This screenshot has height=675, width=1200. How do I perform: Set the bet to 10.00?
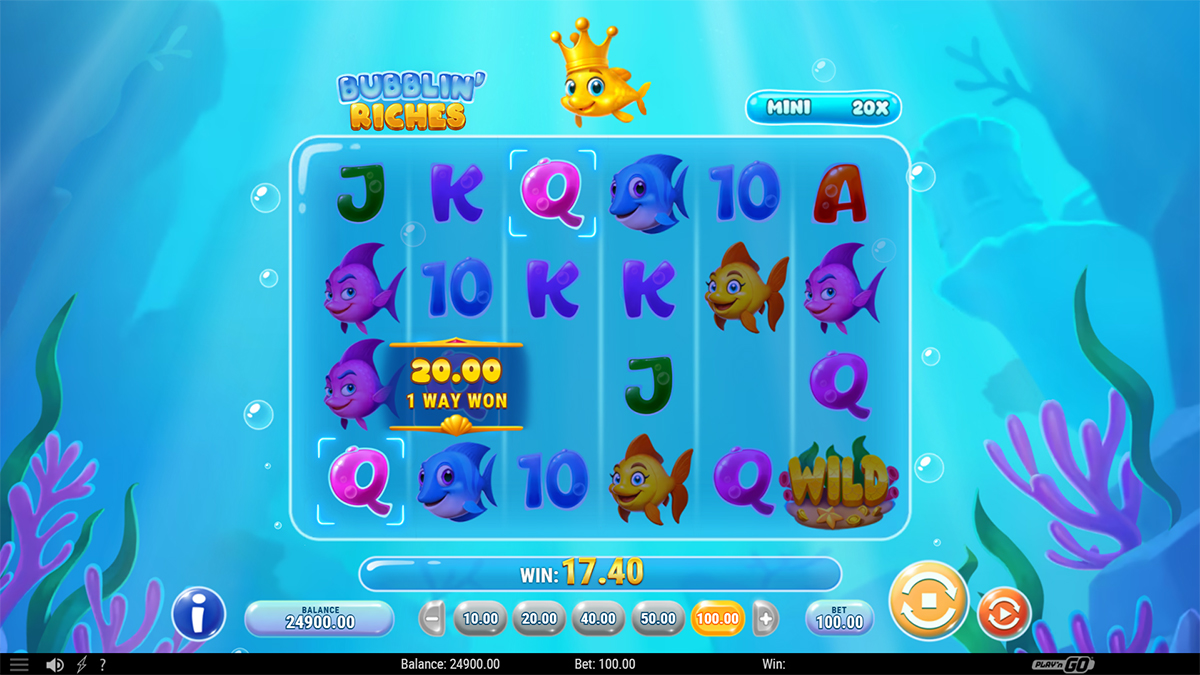click(480, 618)
